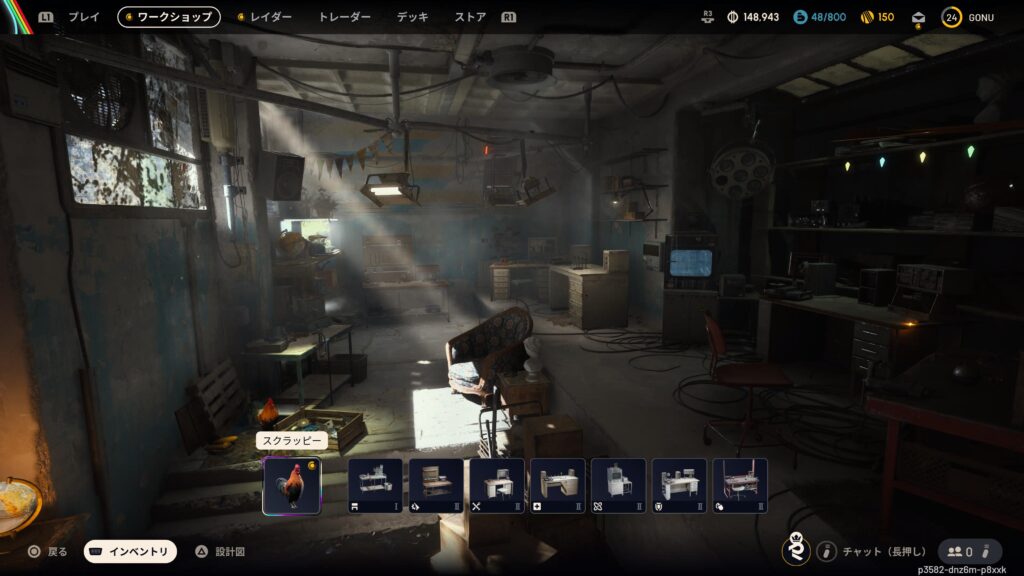Open the medical station with cross icon
The image size is (1024, 576).
coord(558,485)
